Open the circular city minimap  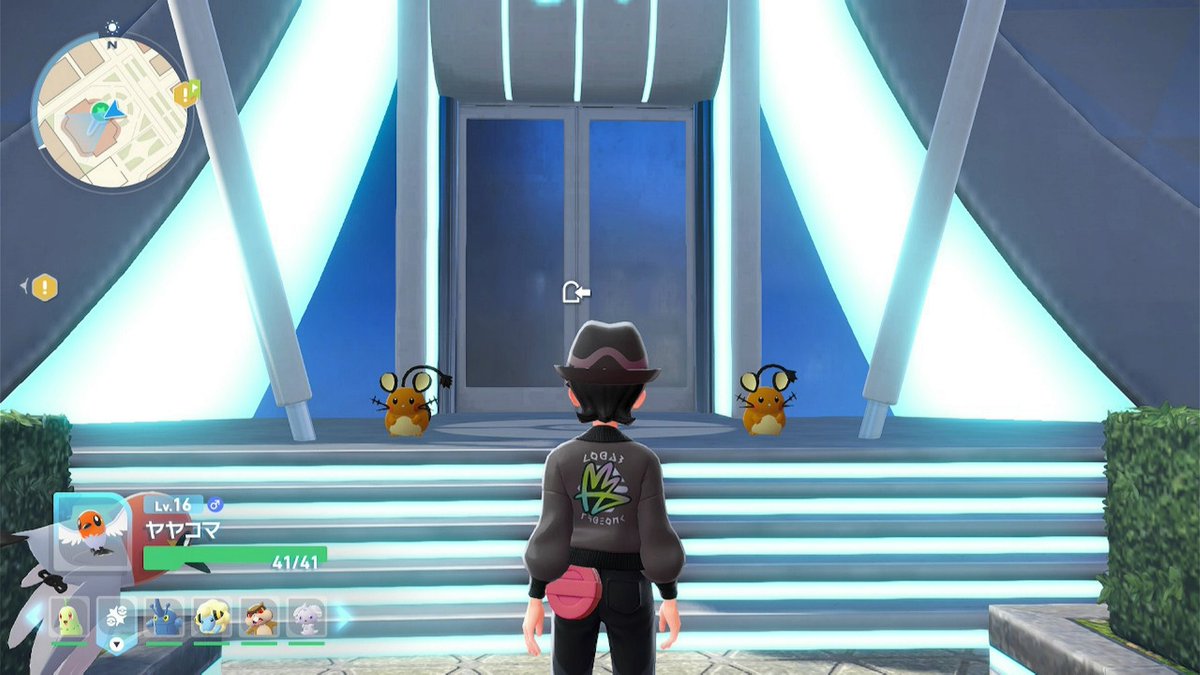click(x=110, y=110)
